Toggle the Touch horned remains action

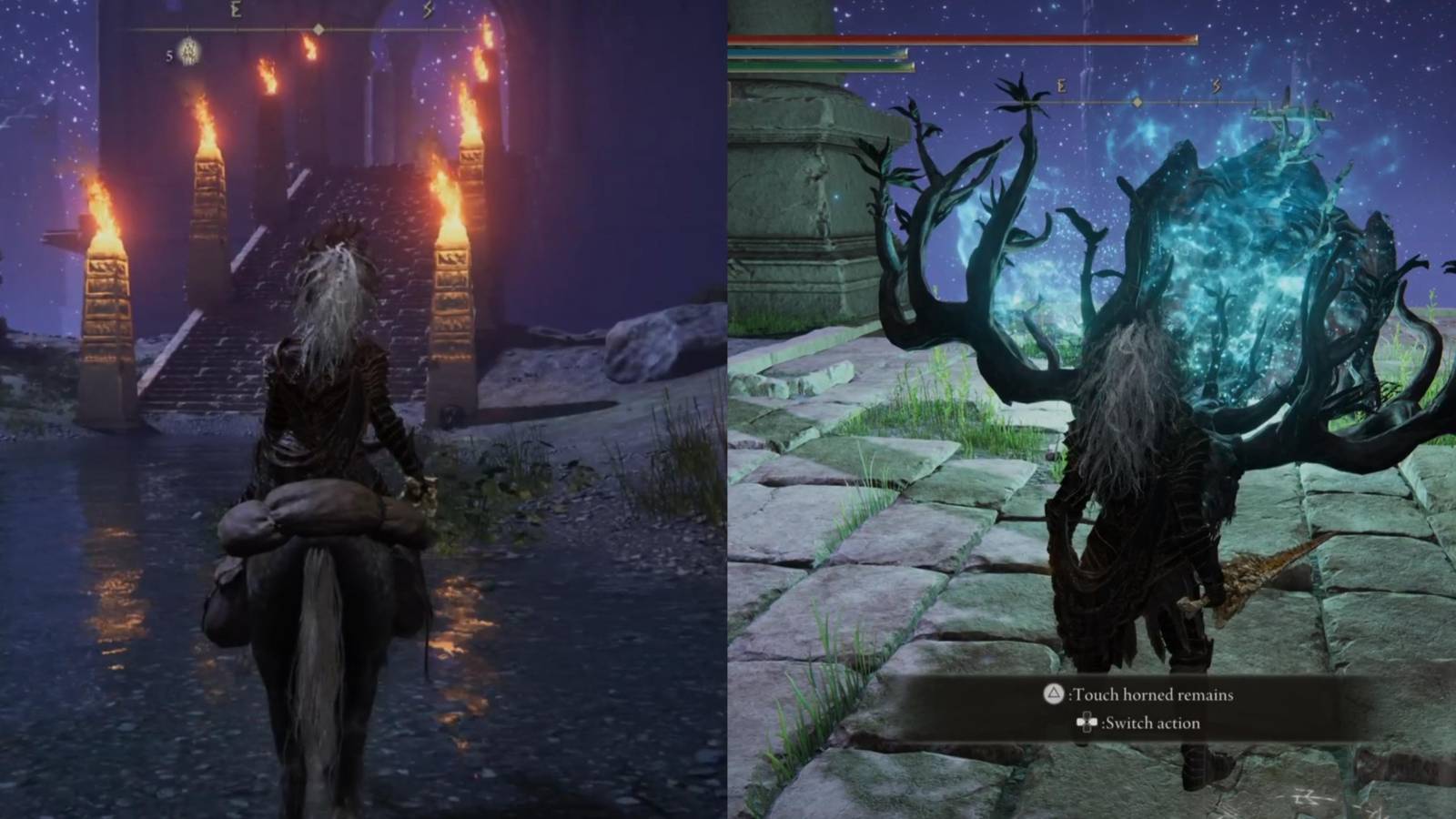(1154, 693)
